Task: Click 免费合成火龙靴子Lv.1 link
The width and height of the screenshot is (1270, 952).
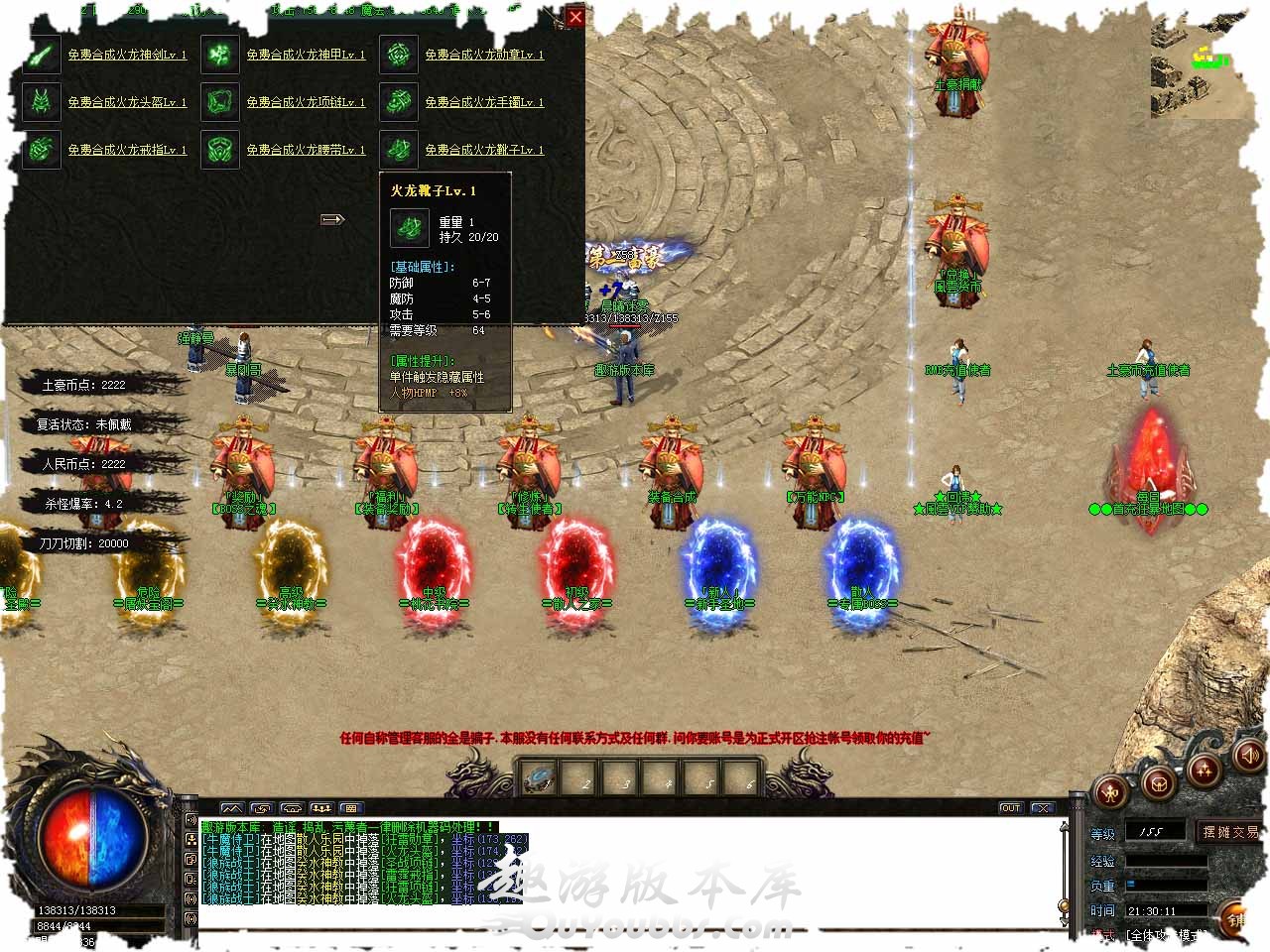Action: click(484, 150)
